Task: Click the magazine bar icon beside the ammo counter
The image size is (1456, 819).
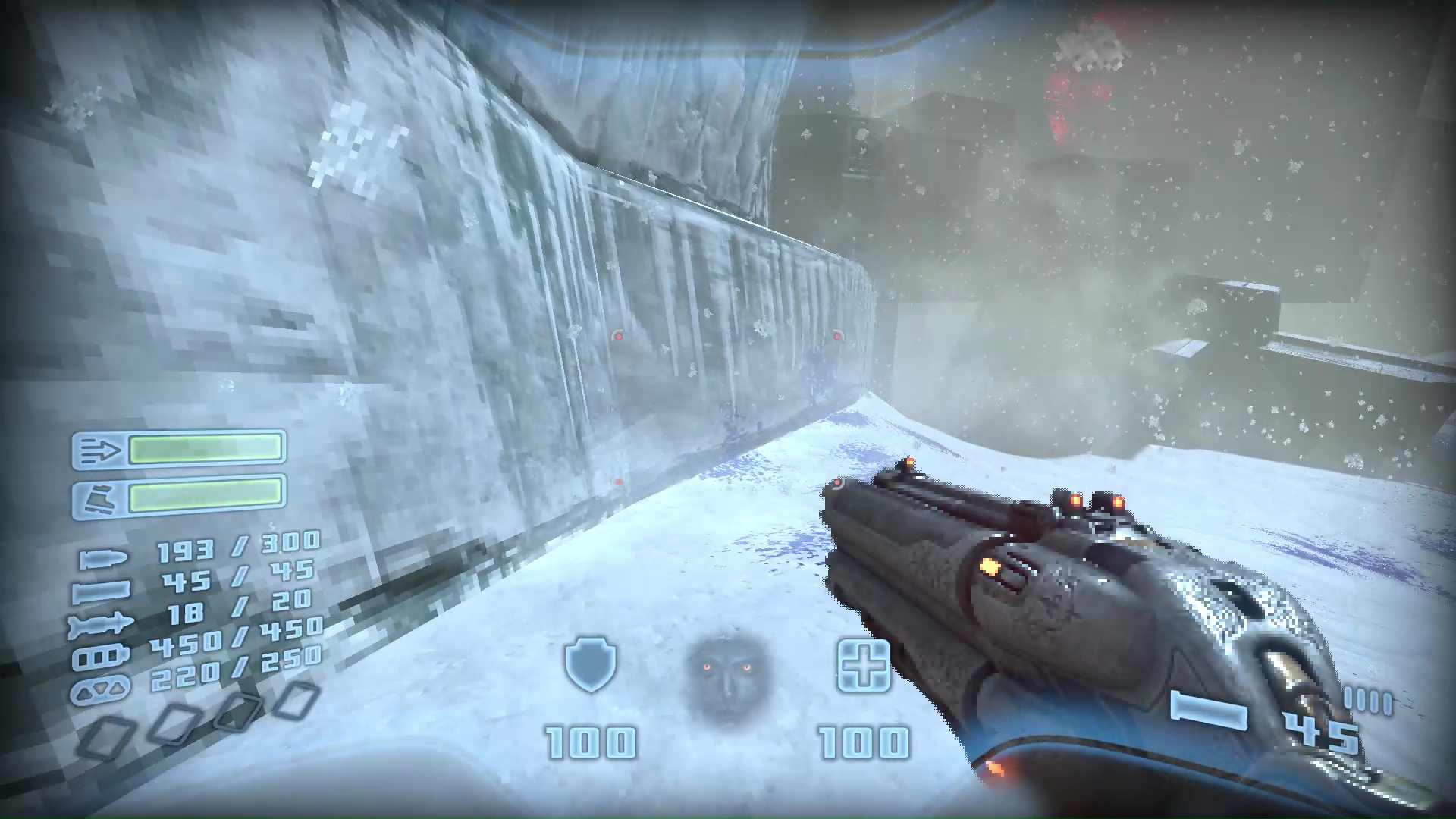Action: tap(1207, 711)
